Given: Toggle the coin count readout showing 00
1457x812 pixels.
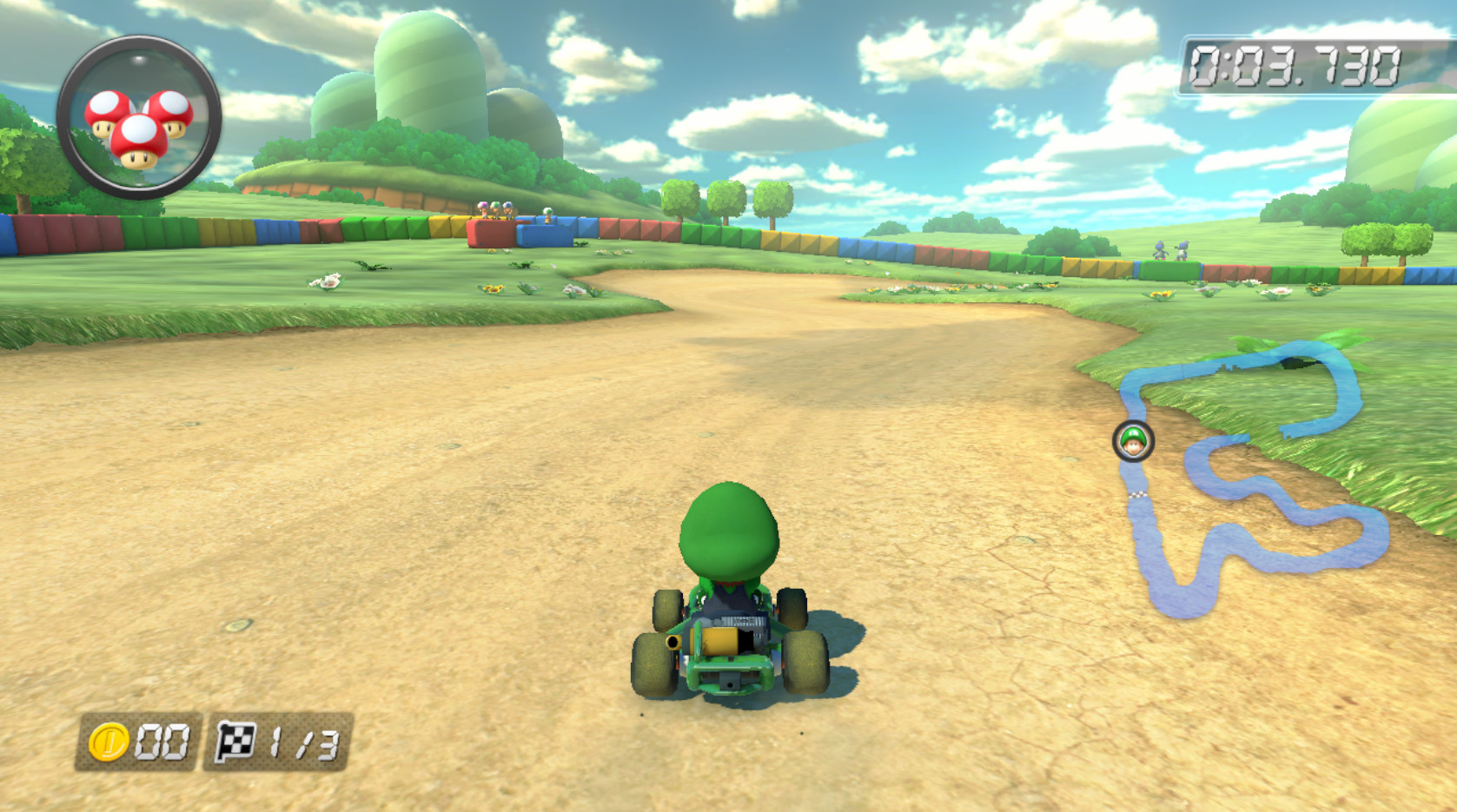Looking at the screenshot, I should (x=161, y=740).
